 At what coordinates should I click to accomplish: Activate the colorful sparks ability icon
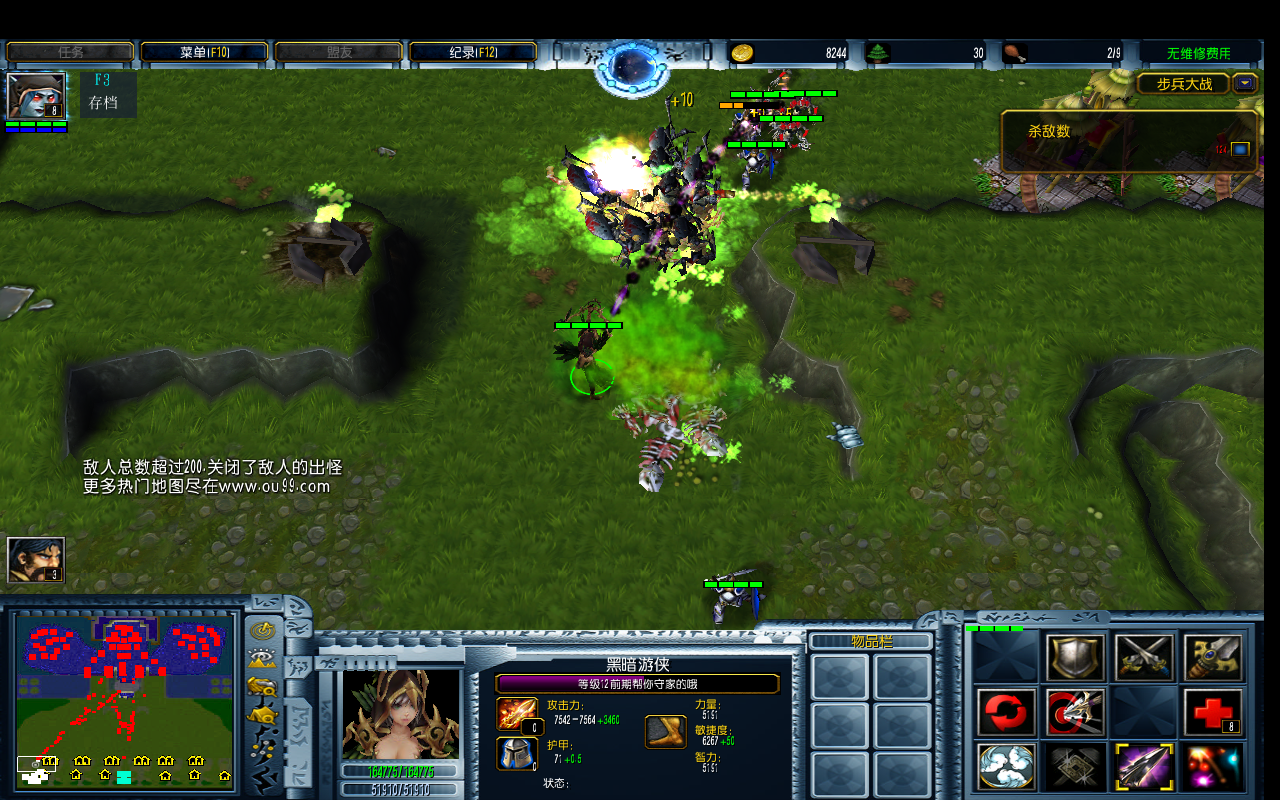click(1213, 767)
